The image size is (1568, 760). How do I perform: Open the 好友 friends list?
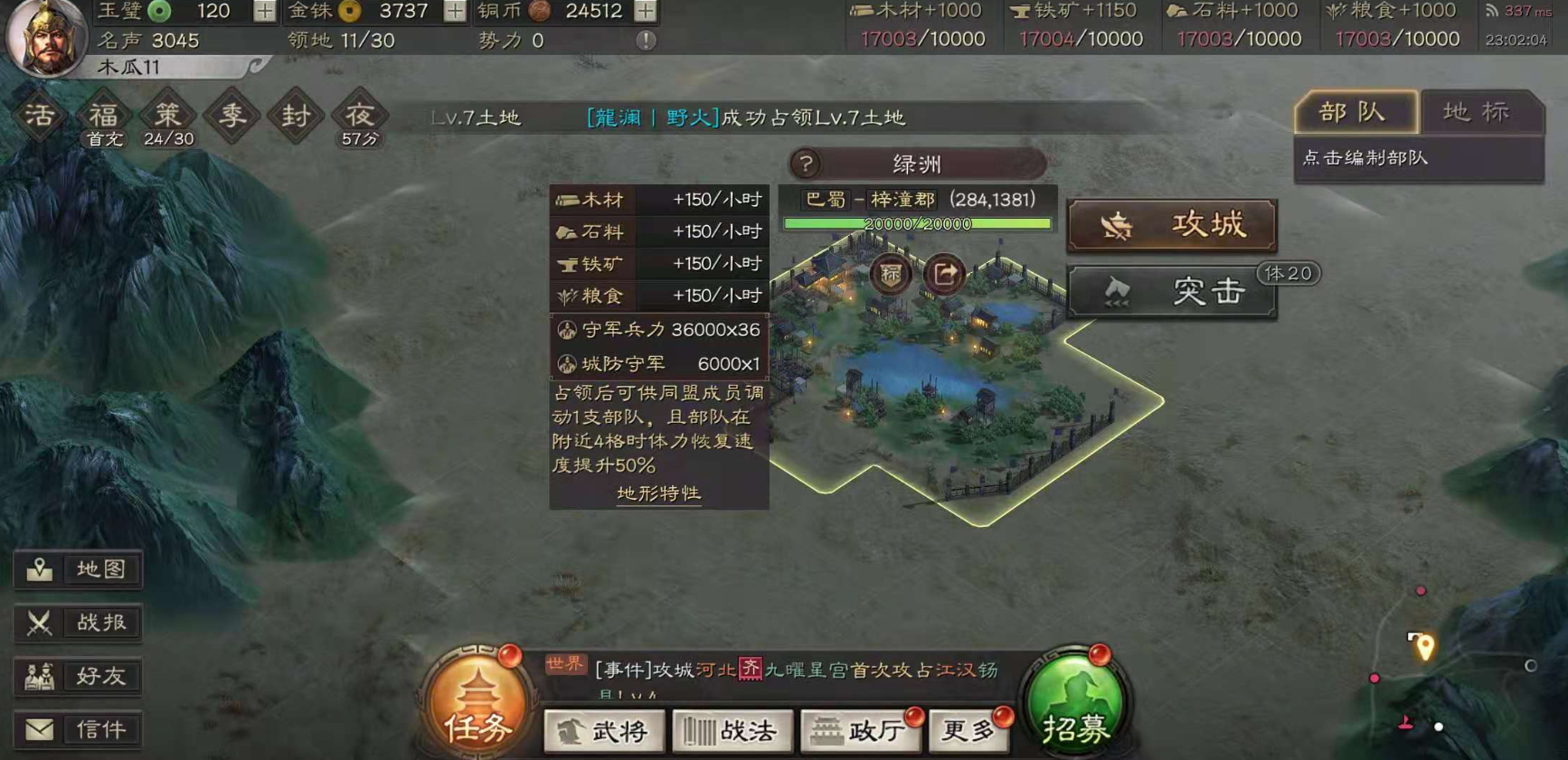[78, 676]
